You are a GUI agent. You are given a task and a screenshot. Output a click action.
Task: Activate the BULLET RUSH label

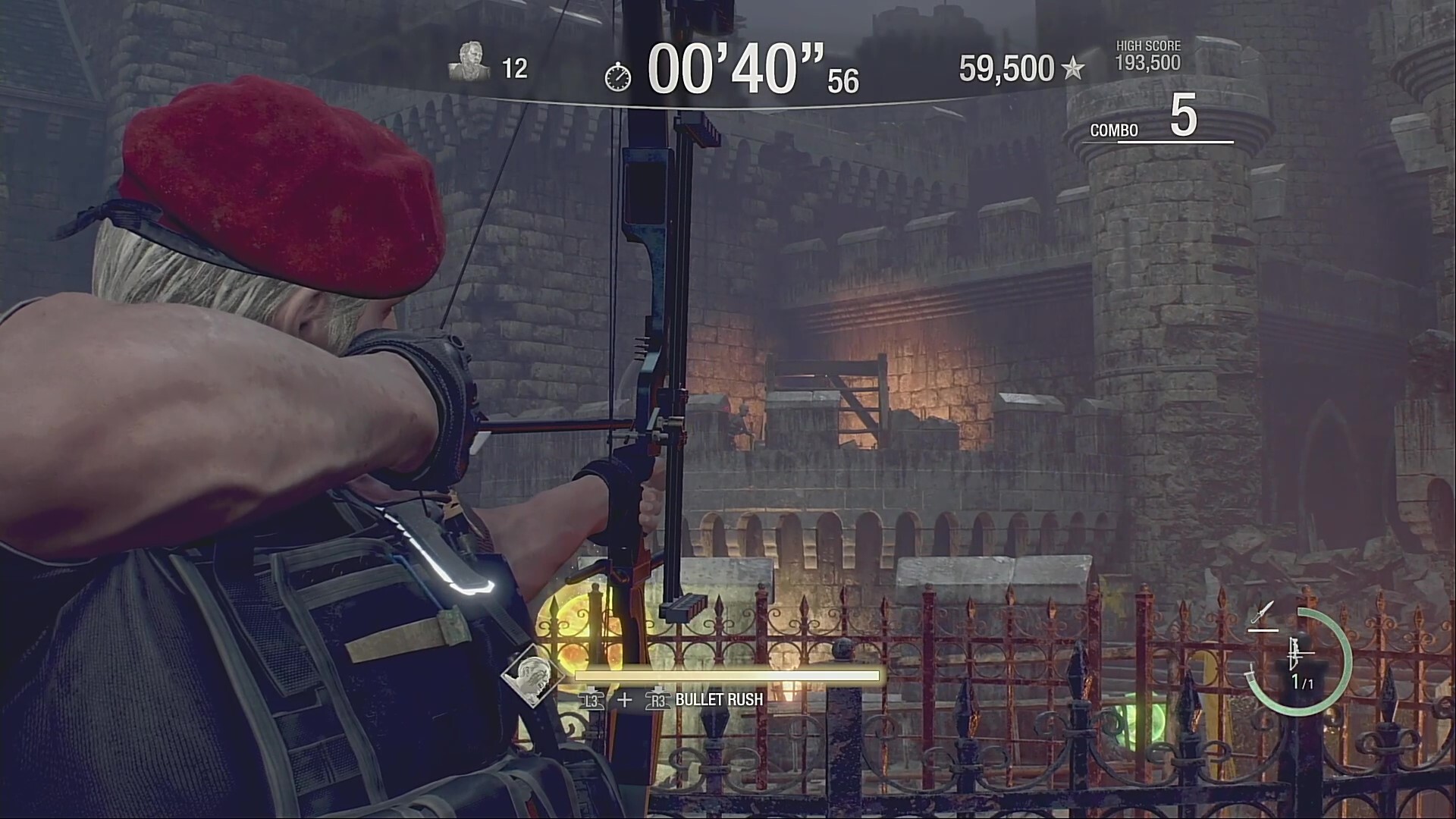coord(717,700)
